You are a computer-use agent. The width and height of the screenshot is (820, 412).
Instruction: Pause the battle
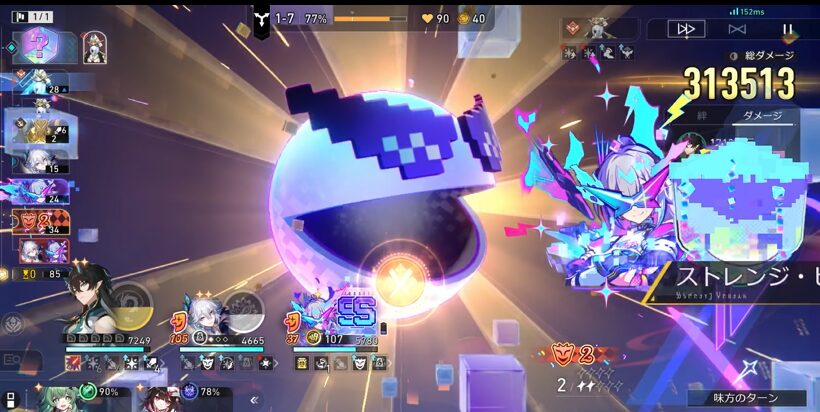(x=787, y=30)
